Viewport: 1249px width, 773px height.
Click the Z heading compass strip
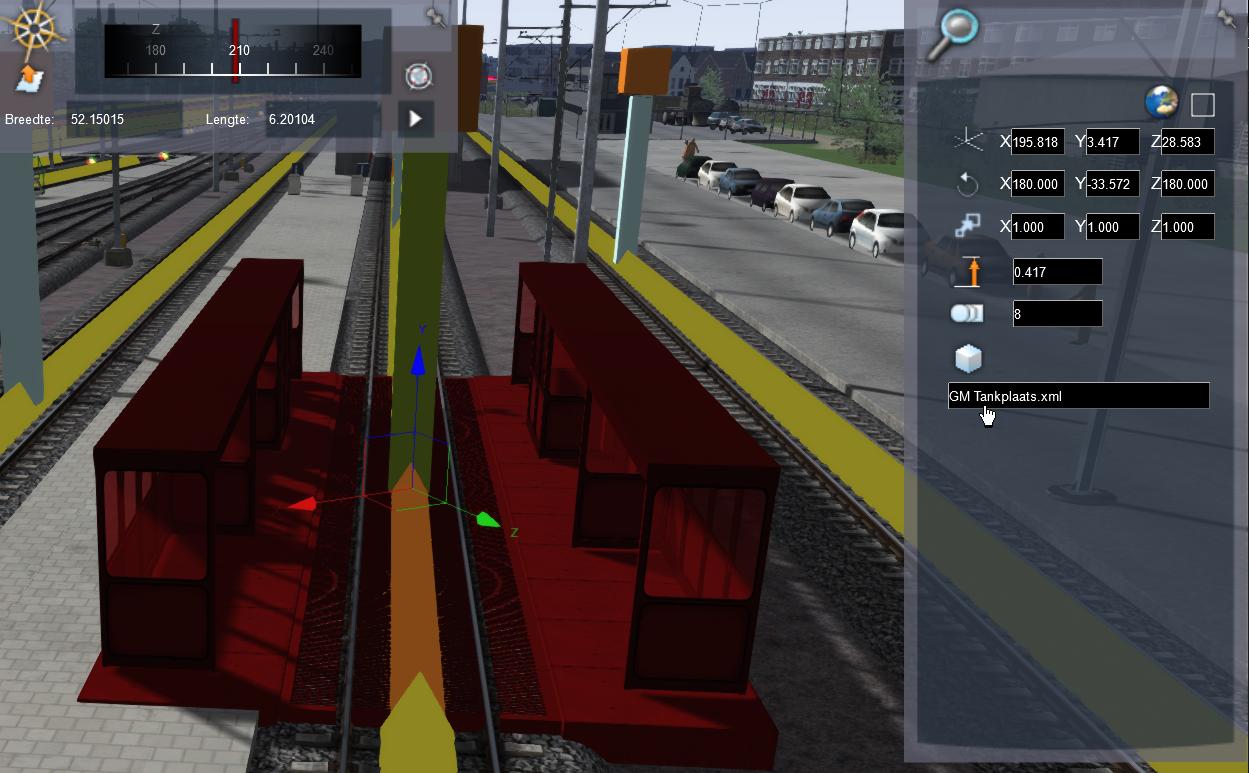pos(233,51)
